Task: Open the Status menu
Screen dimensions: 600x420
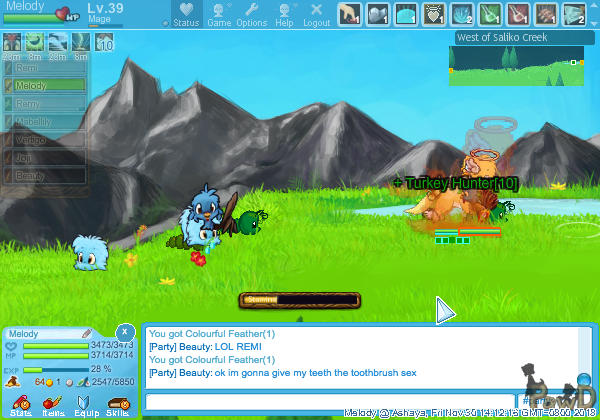Action: [x=186, y=15]
